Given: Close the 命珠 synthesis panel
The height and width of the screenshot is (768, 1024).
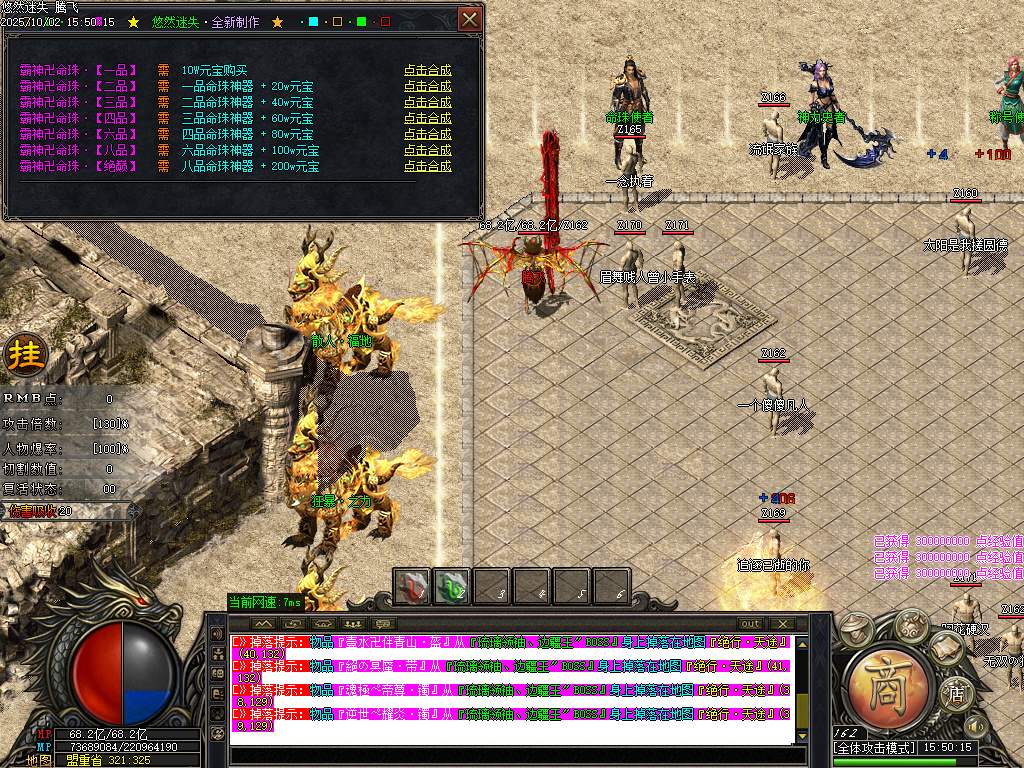Looking at the screenshot, I should 469,19.
